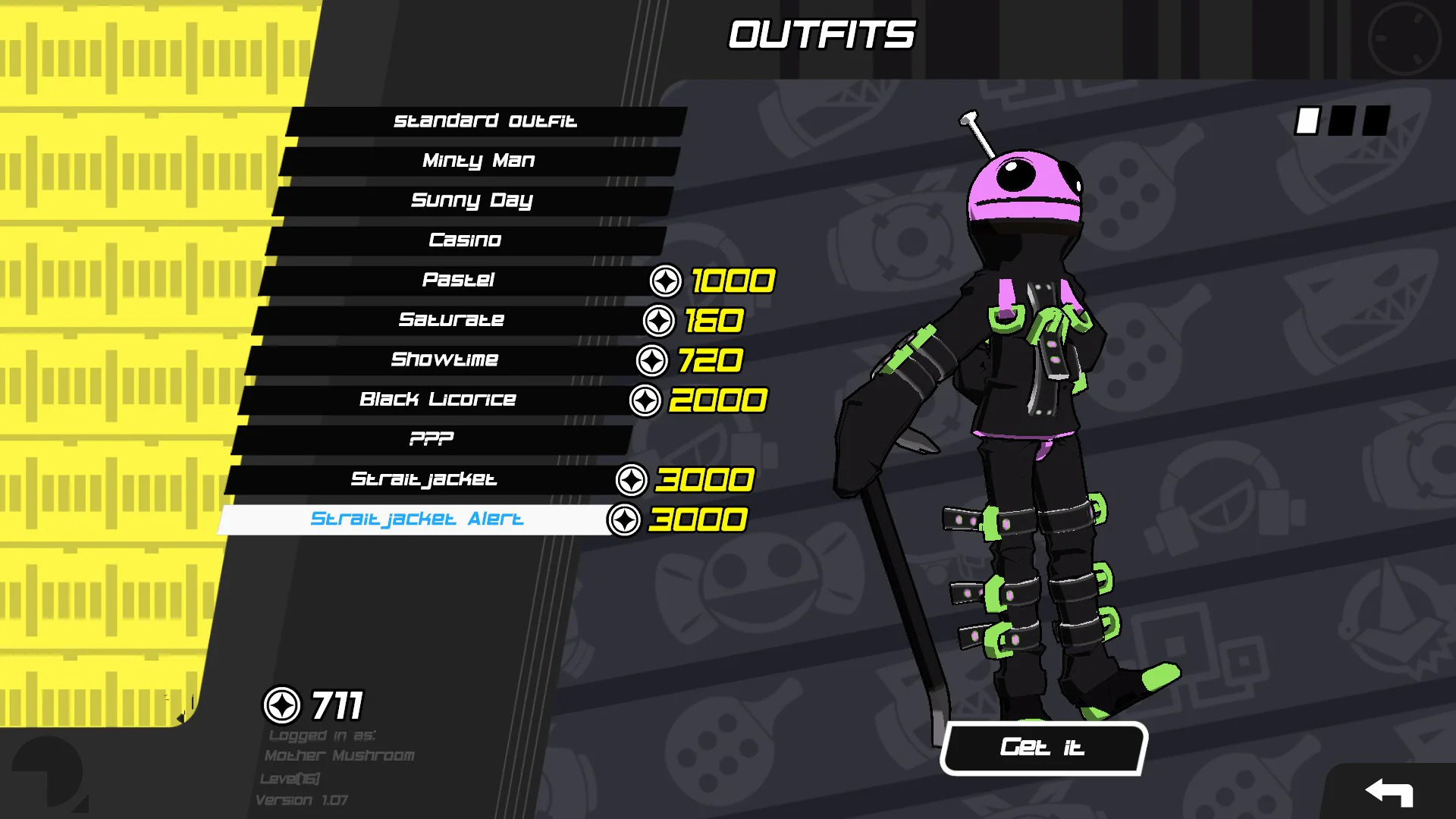The height and width of the screenshot is (819, 1456).
Task: Select the Standard Outfit entry
Action: coord(485,121)
